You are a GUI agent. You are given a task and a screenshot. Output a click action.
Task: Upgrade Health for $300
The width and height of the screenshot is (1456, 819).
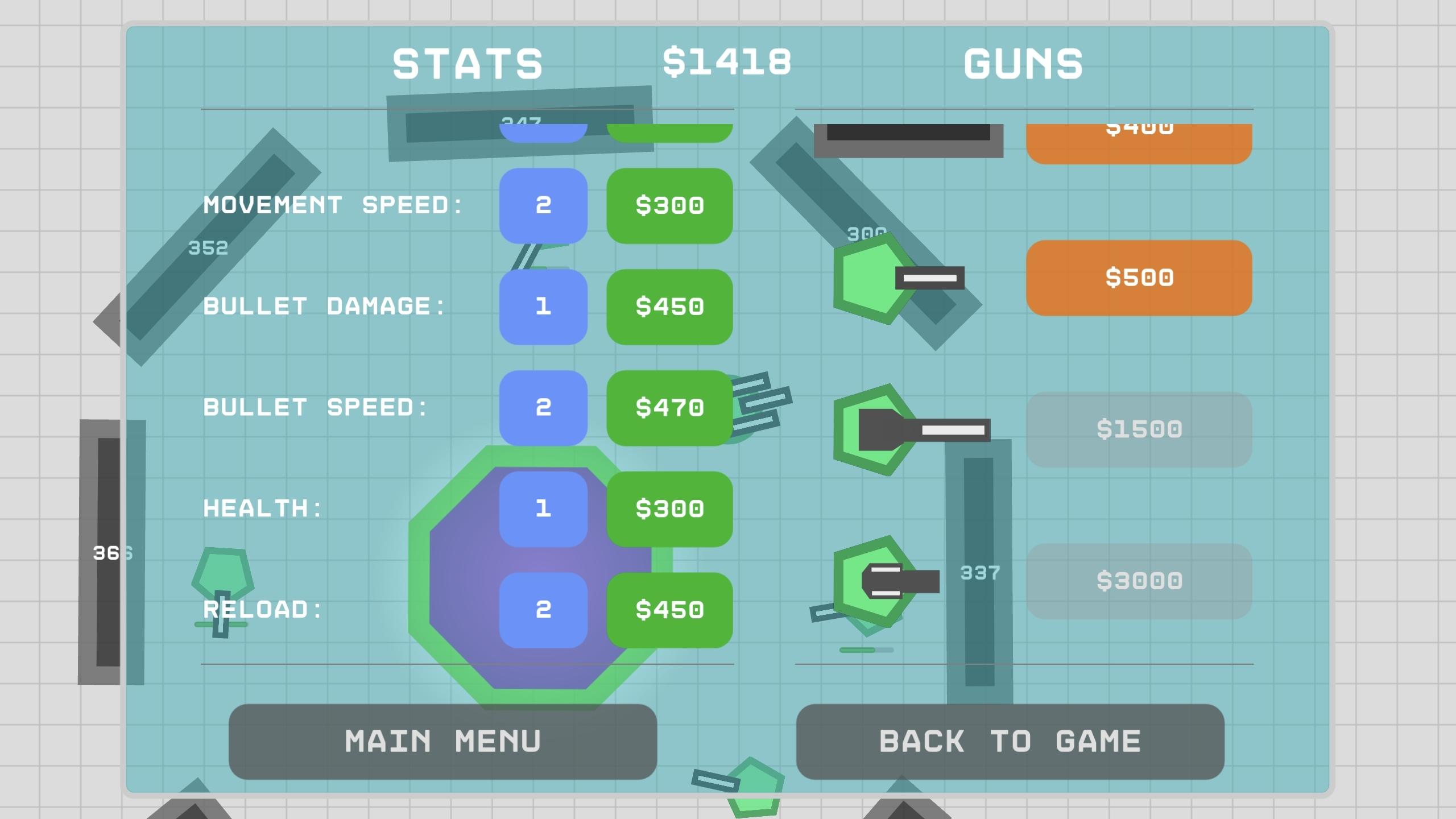(669, 509)
